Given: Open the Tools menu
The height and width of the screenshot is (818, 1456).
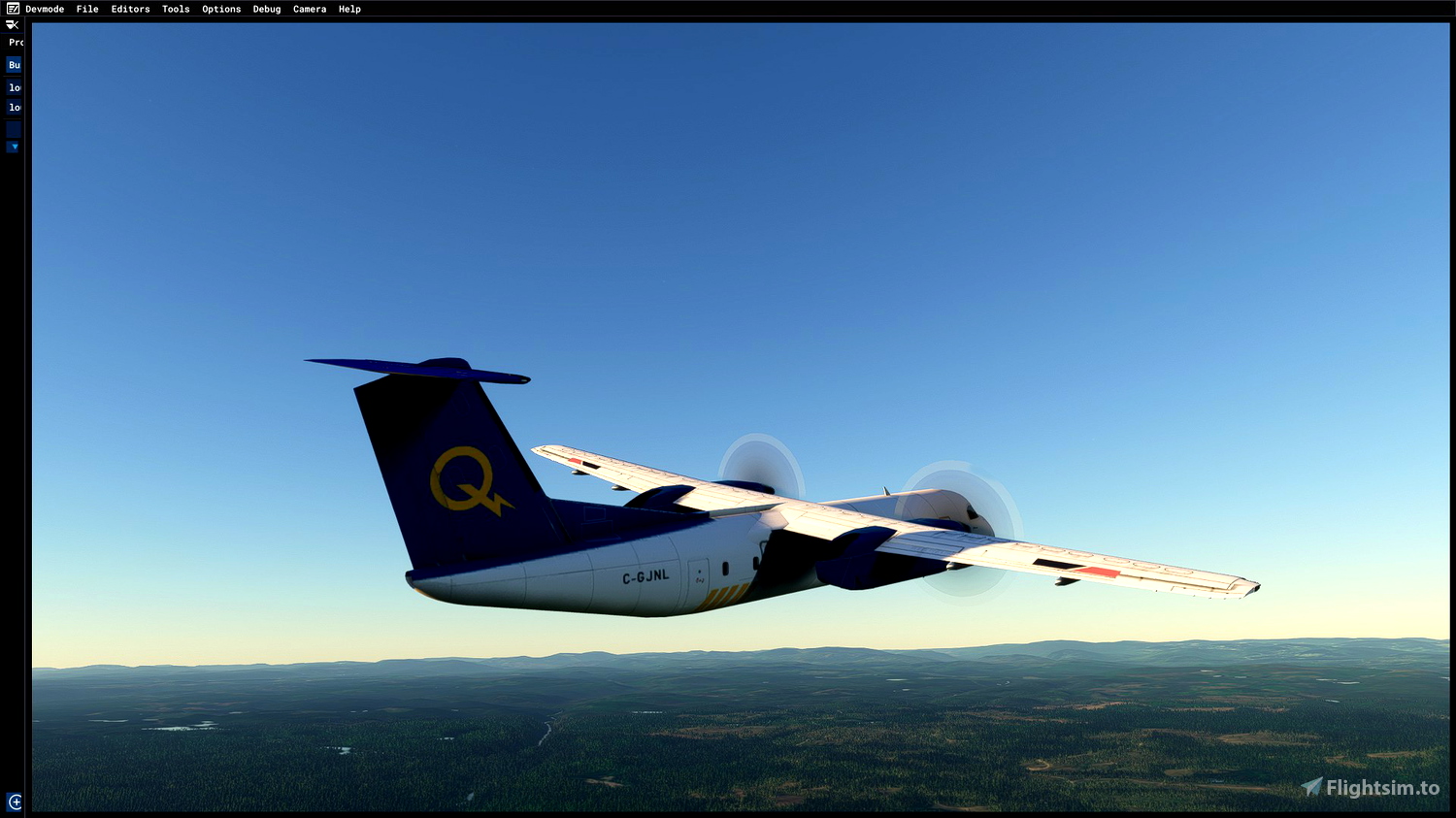Looking at the screenshot, I should pyautogui.click(x=175, y=9).
